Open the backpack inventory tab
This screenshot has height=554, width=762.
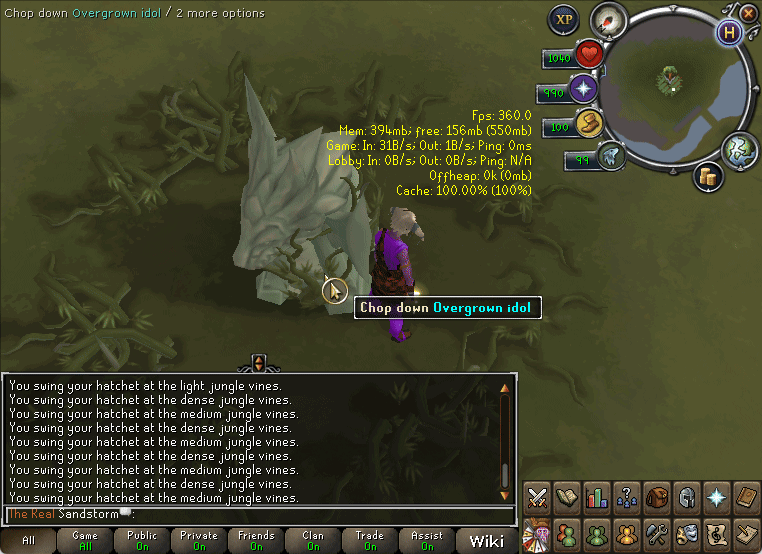click(x=657, y=497)
